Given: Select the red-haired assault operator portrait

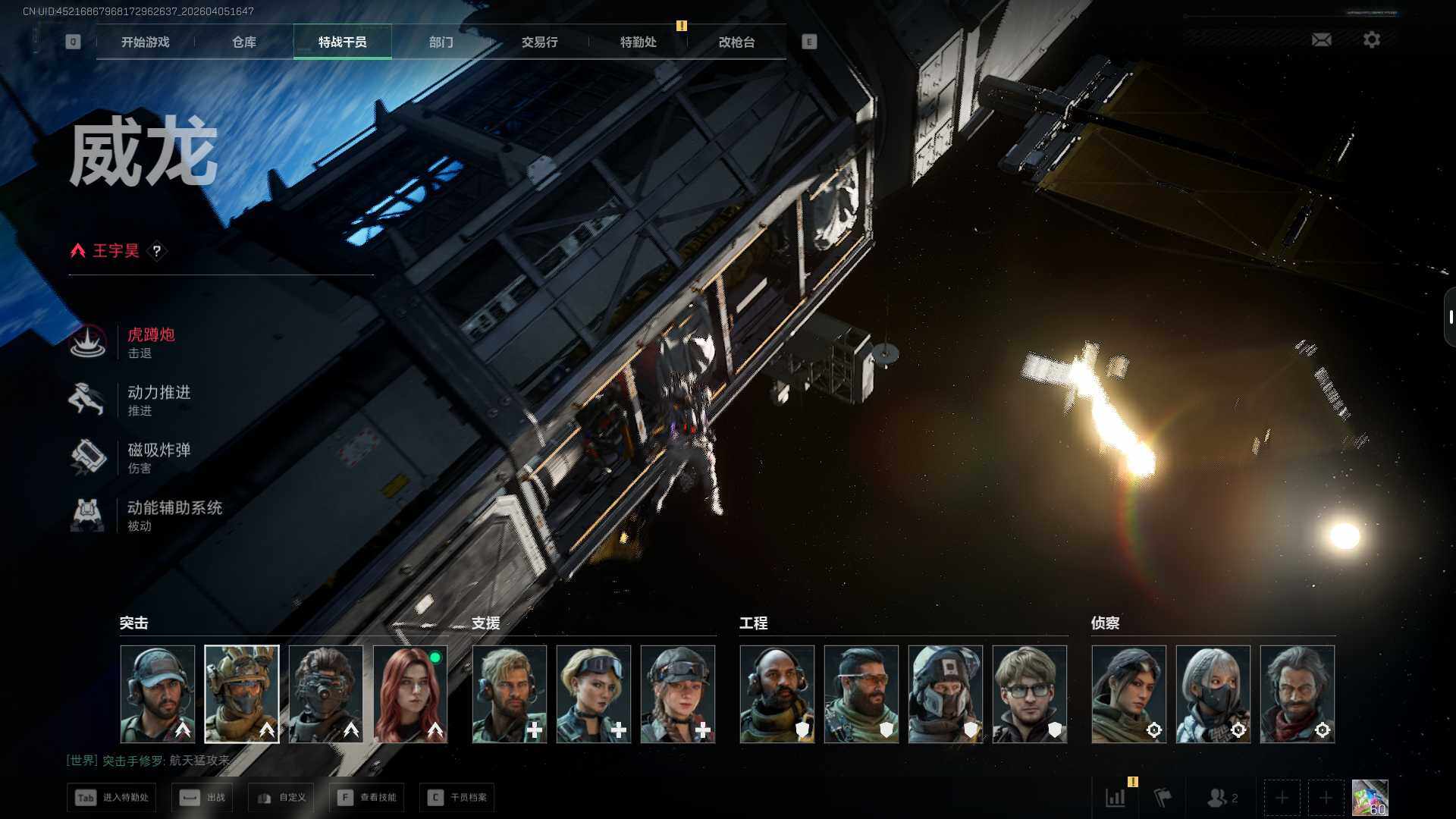Looking at the screenshot, I should pos(410,694).
